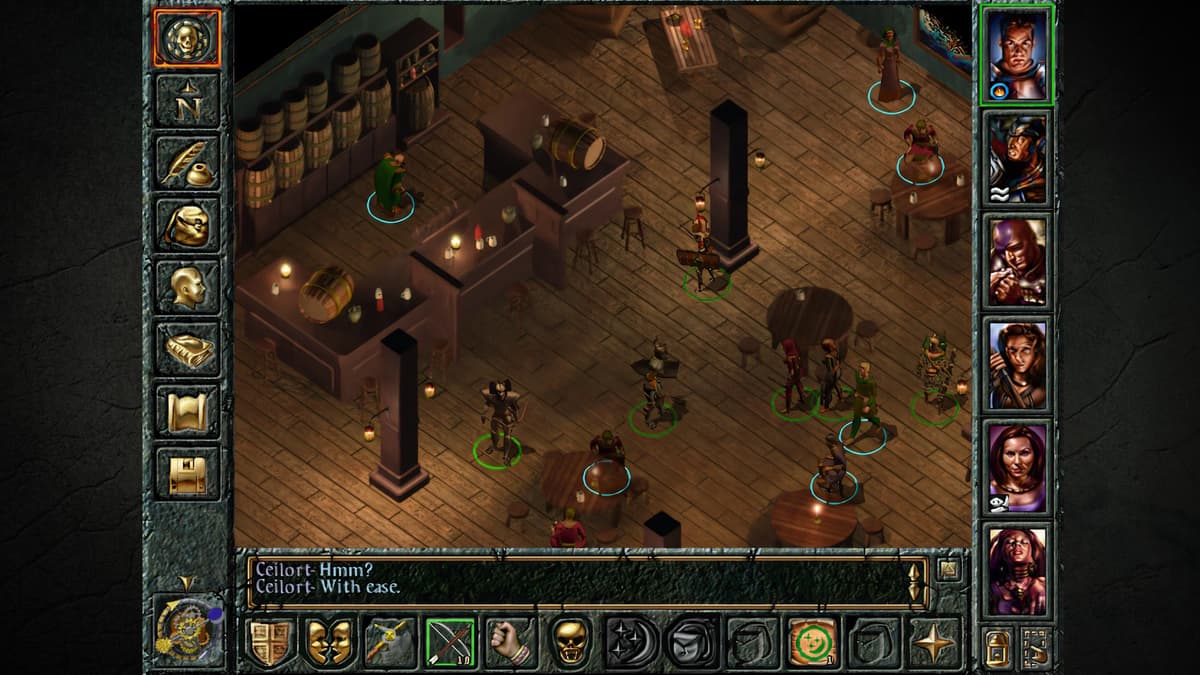
Task: Open the character record head button
Action: [x=187, y=286]
